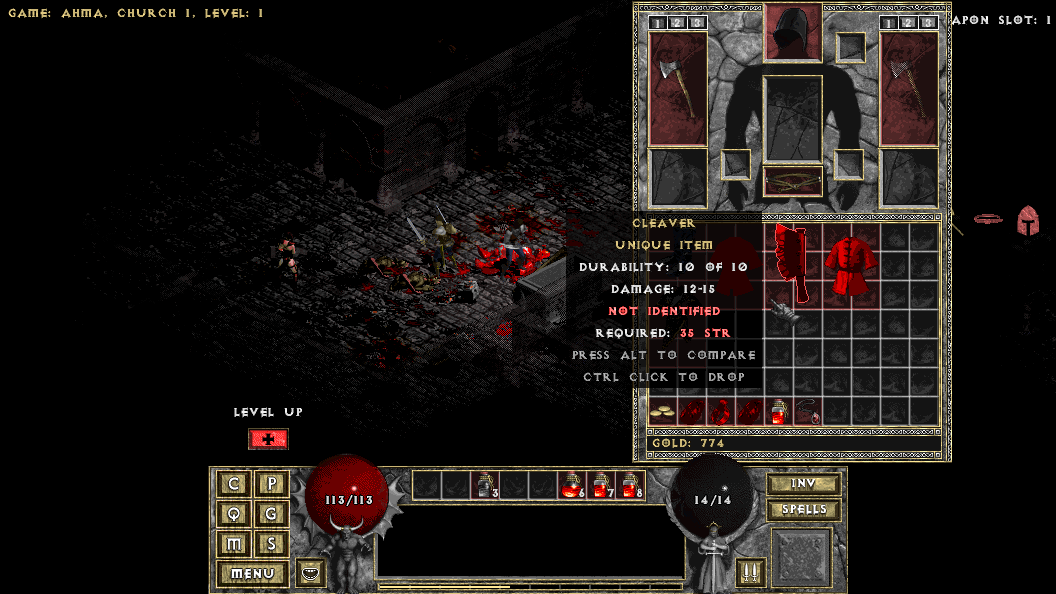
Task: Use the belt potion numbered 8
Action: (x=630, y=485)
